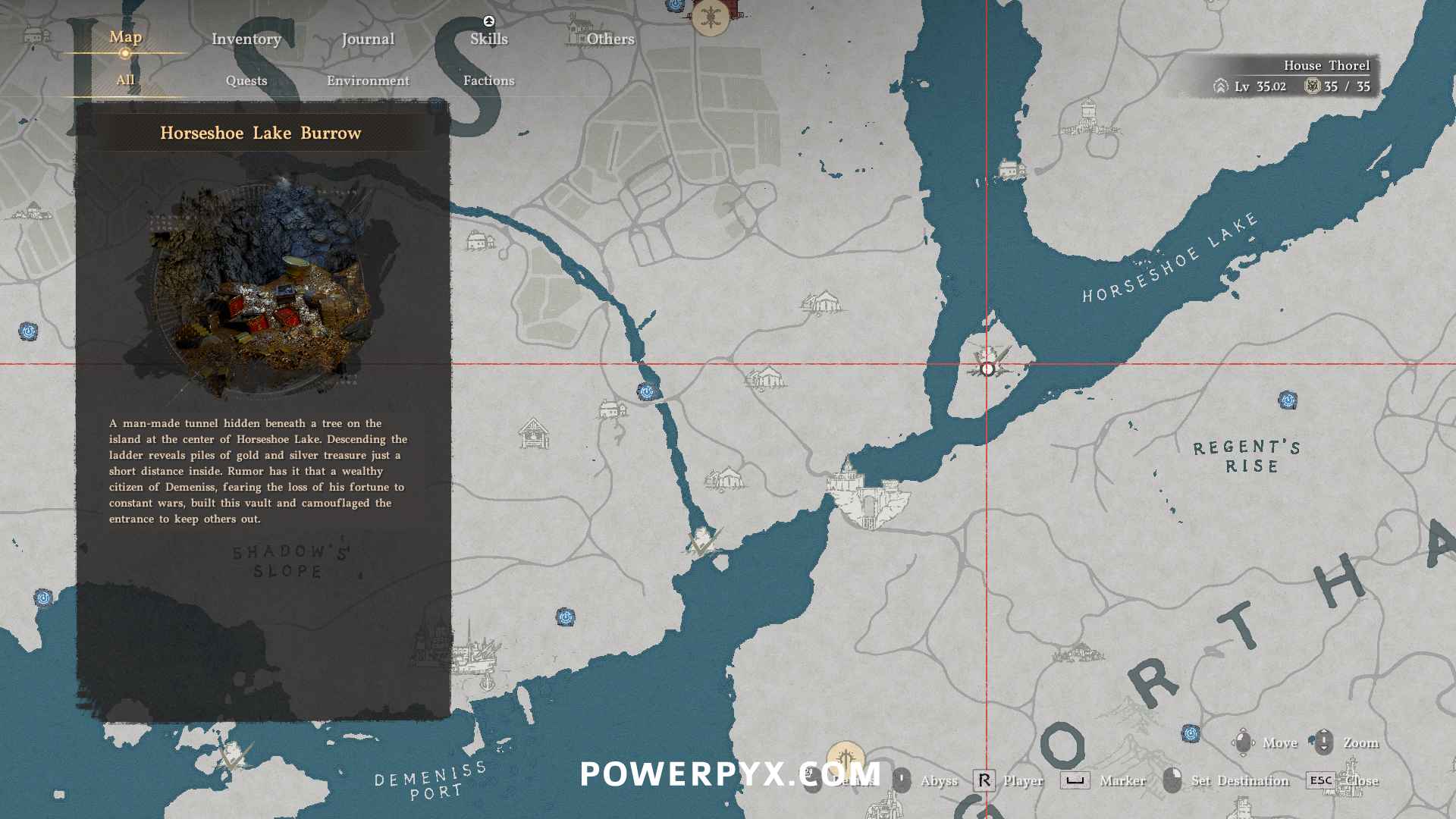Select the blue waypoint near Regent's Rise
The height and width of the screenshot is (819, 1456).
pyautogui.click(x=1288, y=400)
